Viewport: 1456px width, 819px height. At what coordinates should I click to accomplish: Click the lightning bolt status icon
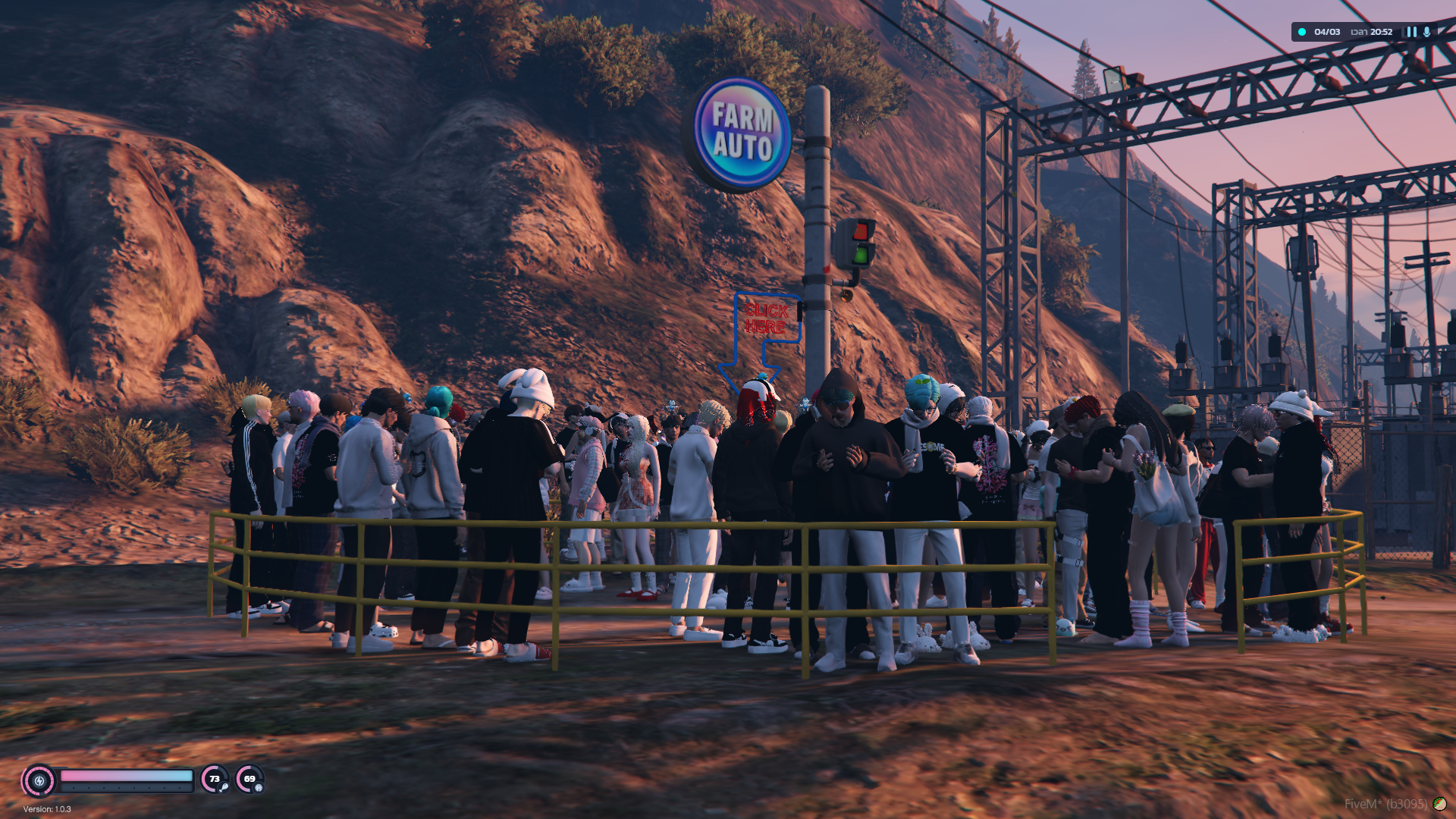(x=39, y=780)
